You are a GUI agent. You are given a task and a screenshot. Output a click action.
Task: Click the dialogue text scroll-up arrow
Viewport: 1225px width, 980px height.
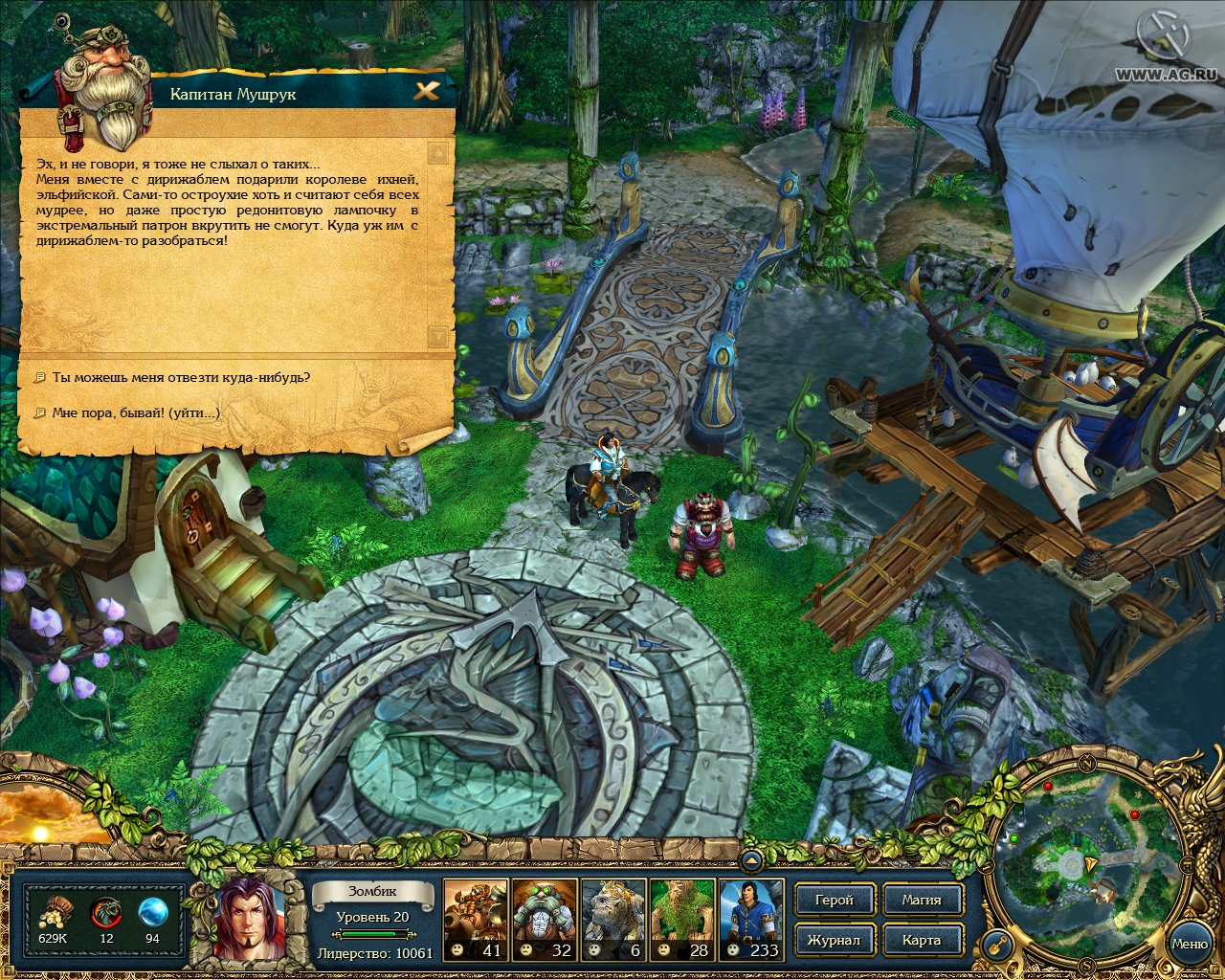click(438, 152)
